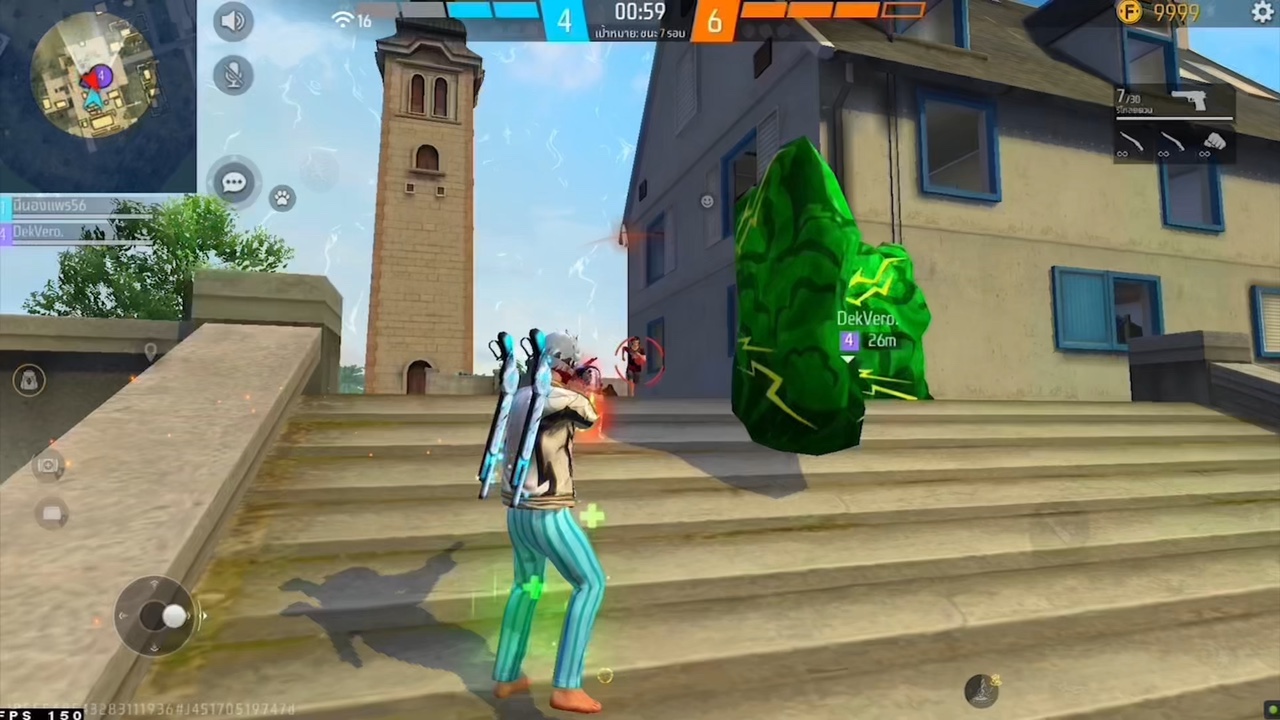The height and width of the screenshot is (720, 1280).
Task: Open the settings gear
Action: coord(1262,12)
